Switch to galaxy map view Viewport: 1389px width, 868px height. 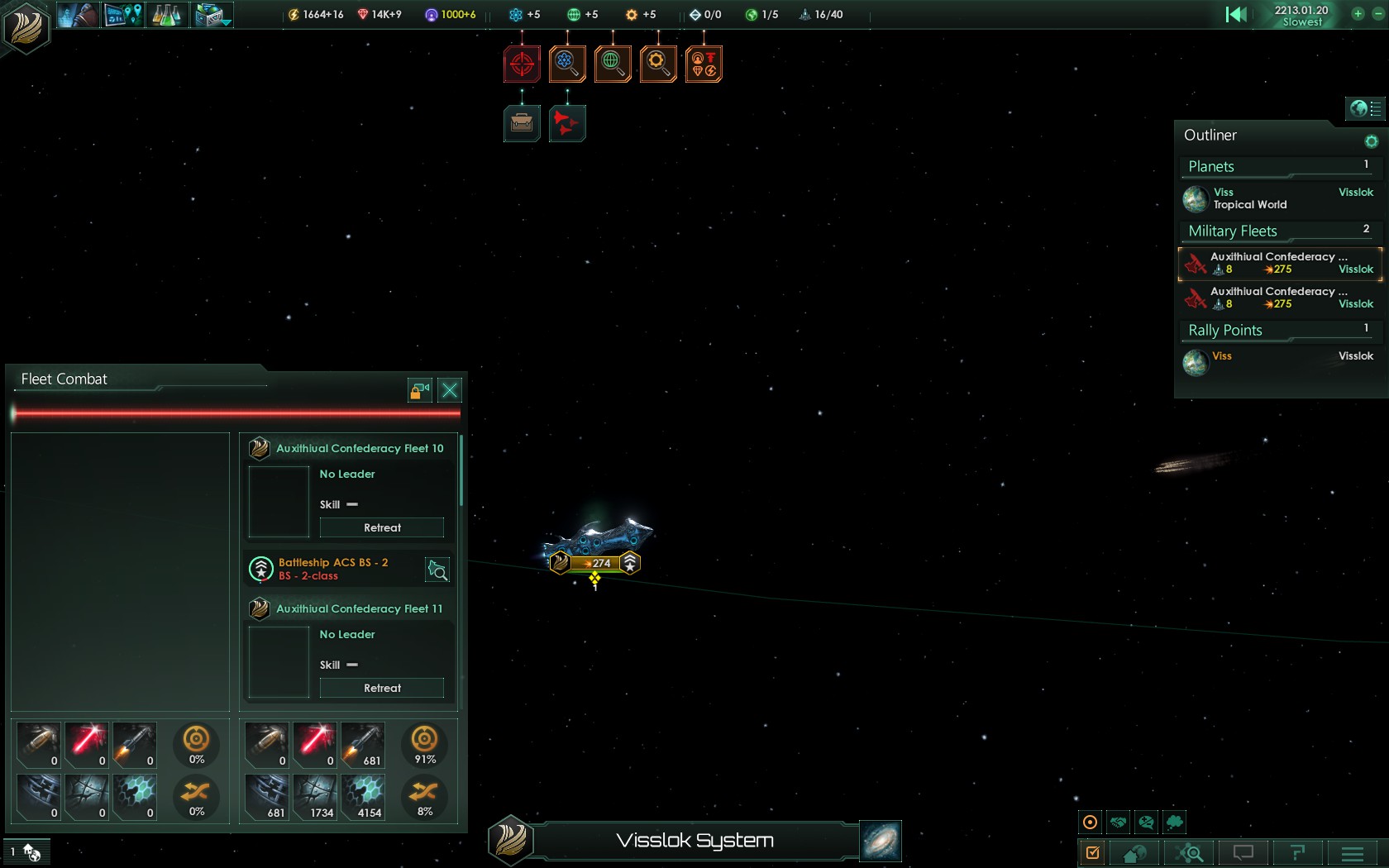point(881,842)
